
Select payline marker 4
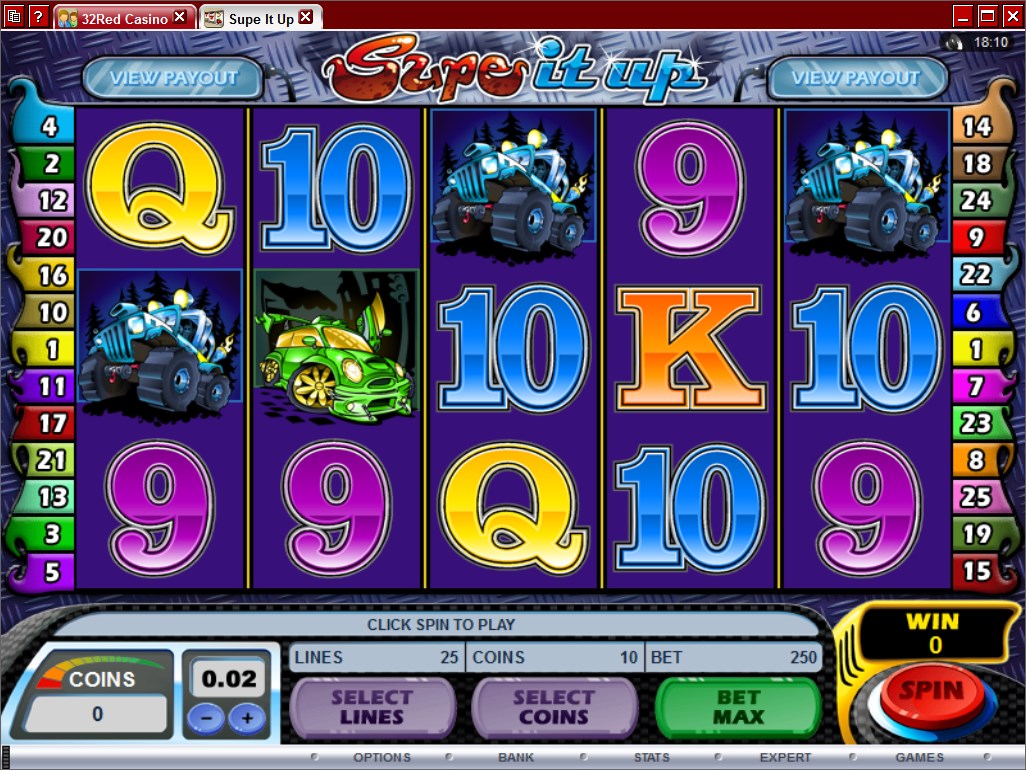point(51,127)
